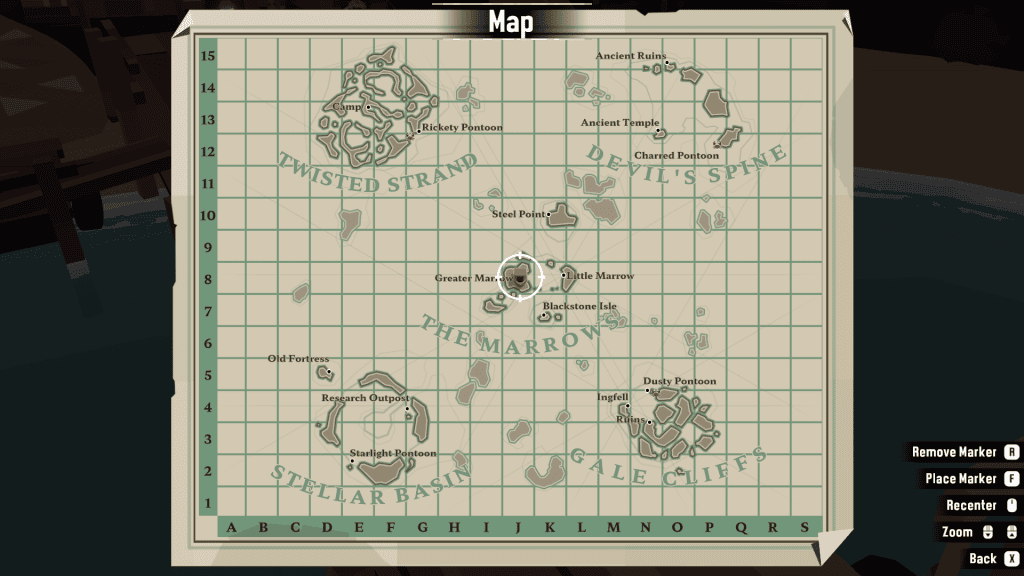Choose the Ingfell location marker

tap(625, 407)
